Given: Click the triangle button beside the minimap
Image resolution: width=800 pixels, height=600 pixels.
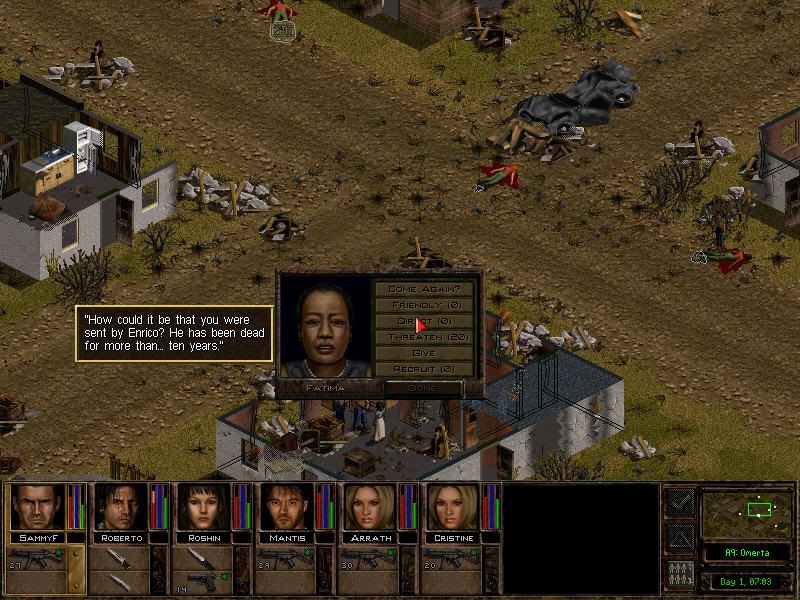Looking at the screenshot, I should [679, 538].
